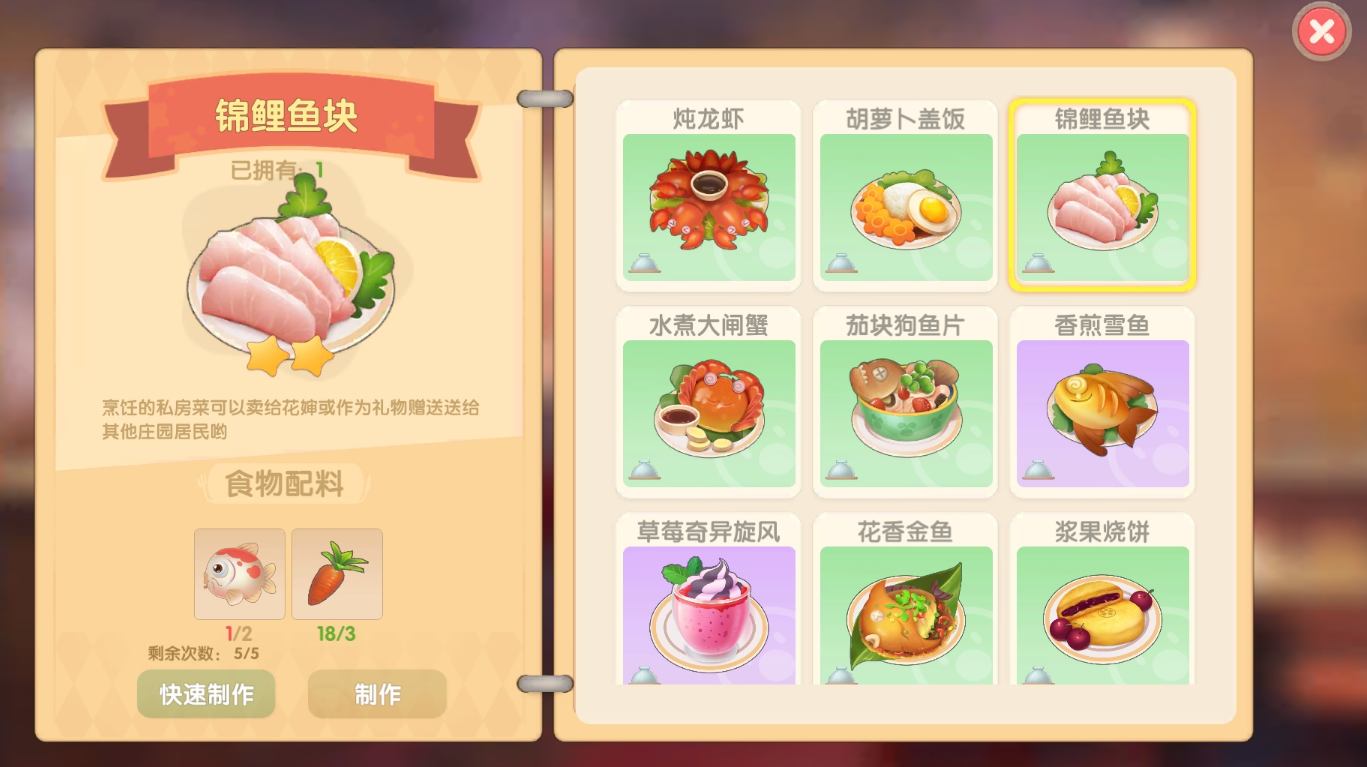
Task: Click the carrot ingredient slot
Action: [x=337, y=574]
